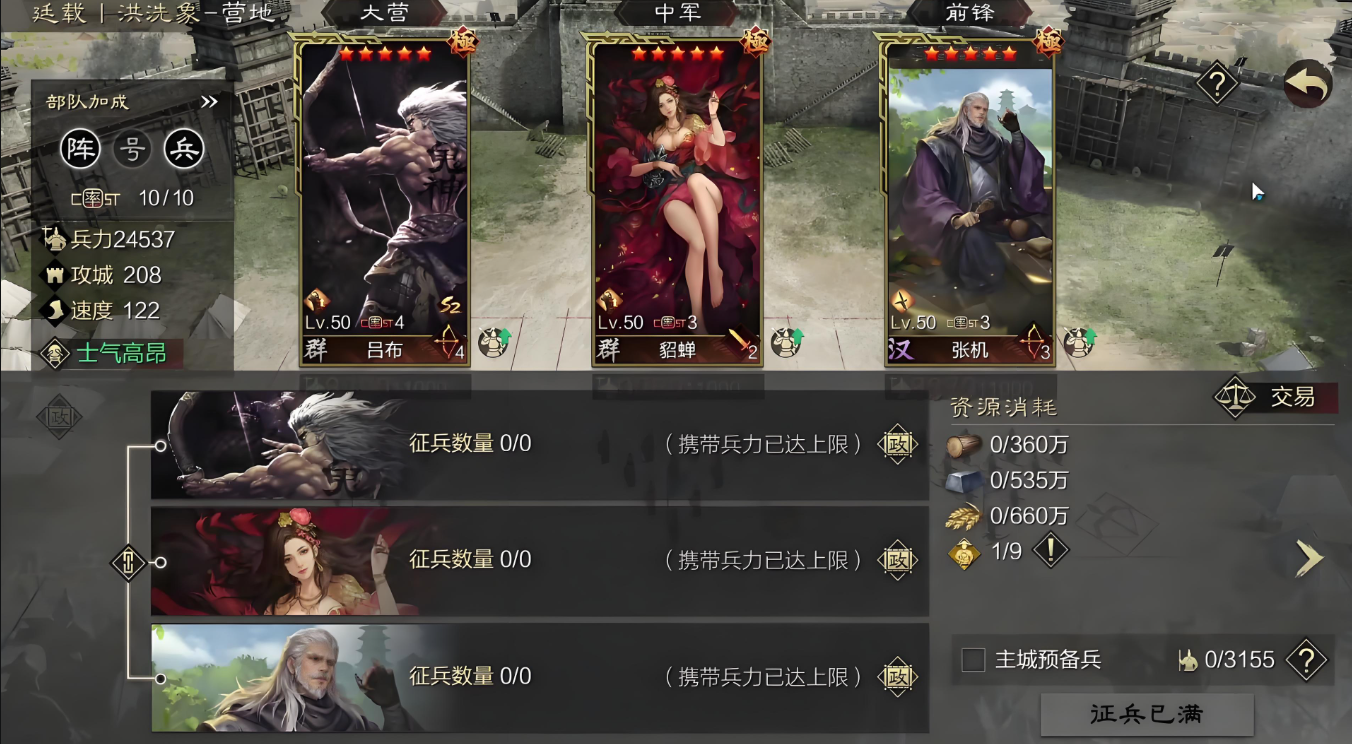Click the 帅 emblem connecting the three rows
Screen dimensions: 1352x744
click(x=128, y=562)
